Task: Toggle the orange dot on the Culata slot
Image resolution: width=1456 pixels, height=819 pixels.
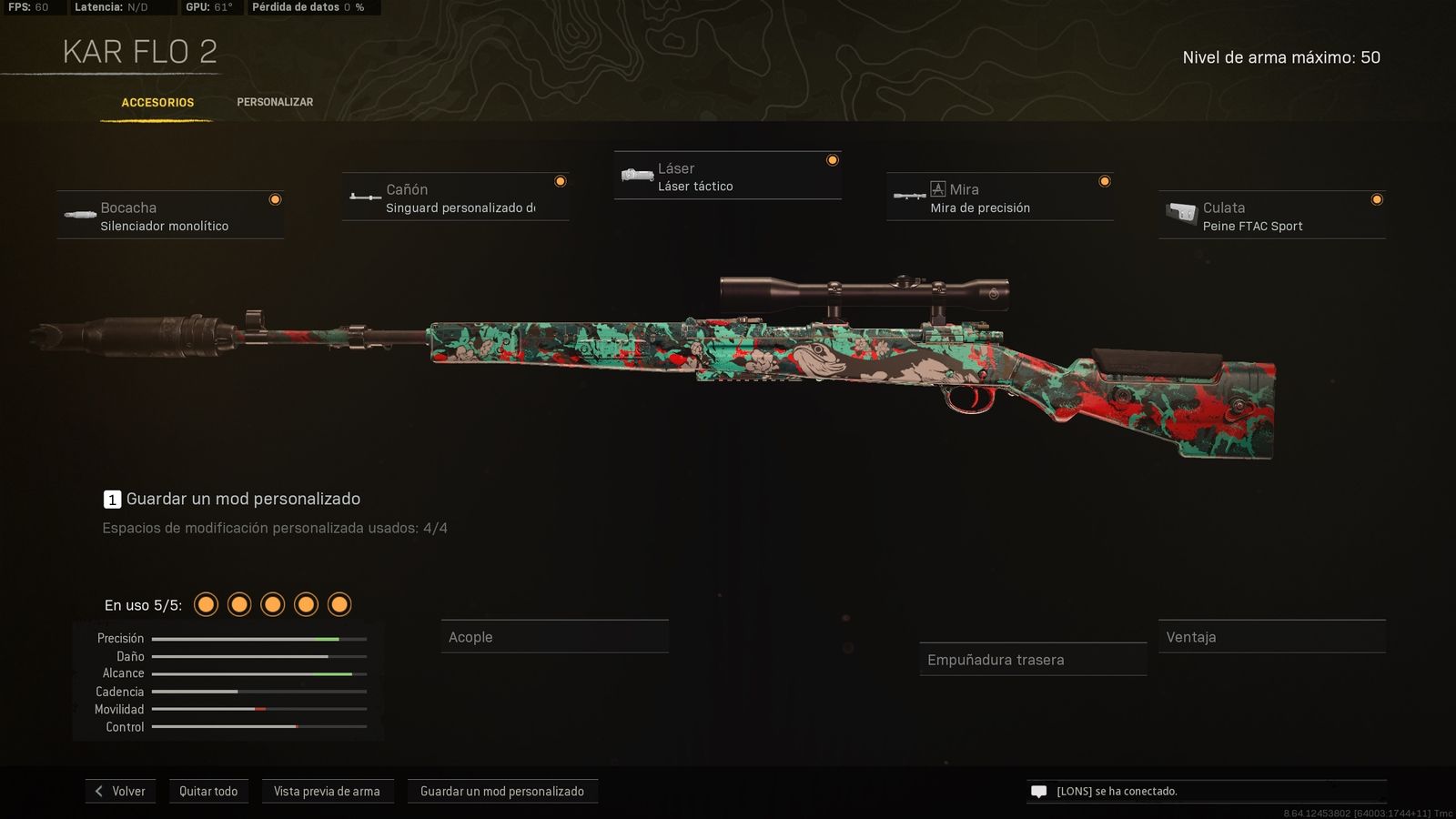Action: pos(1376,198)
